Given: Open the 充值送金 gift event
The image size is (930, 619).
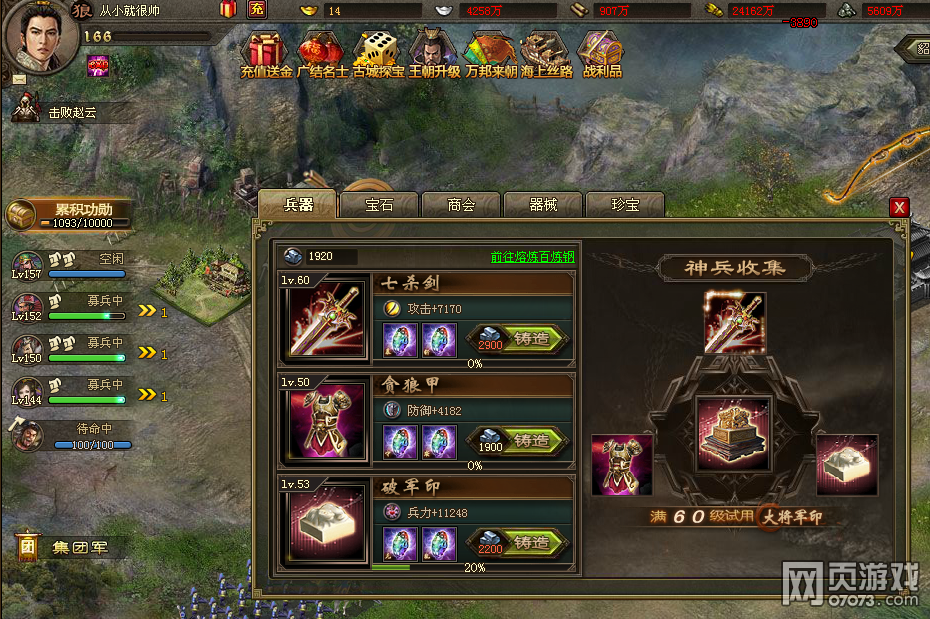Looking at the screenshot, I should (x=266, y=54).
